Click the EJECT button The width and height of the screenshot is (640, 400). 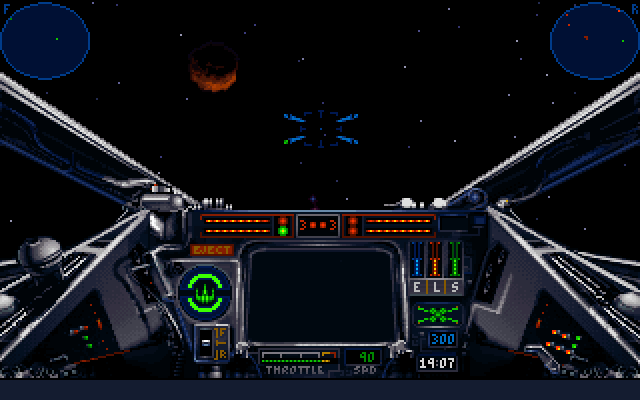click(x=212, y=250)
